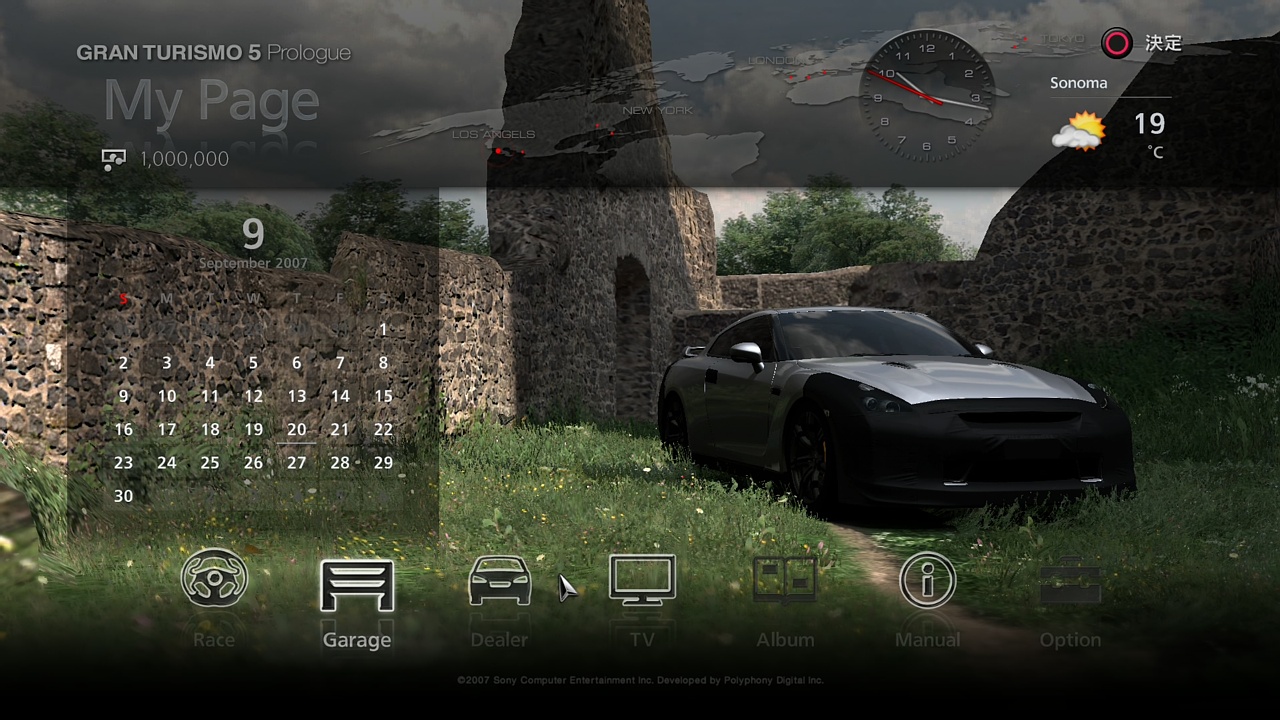Image resolution: width=1280 pixels, height=720 pixels.
Task: Open the TV screen icon
Action: (643, 581)
